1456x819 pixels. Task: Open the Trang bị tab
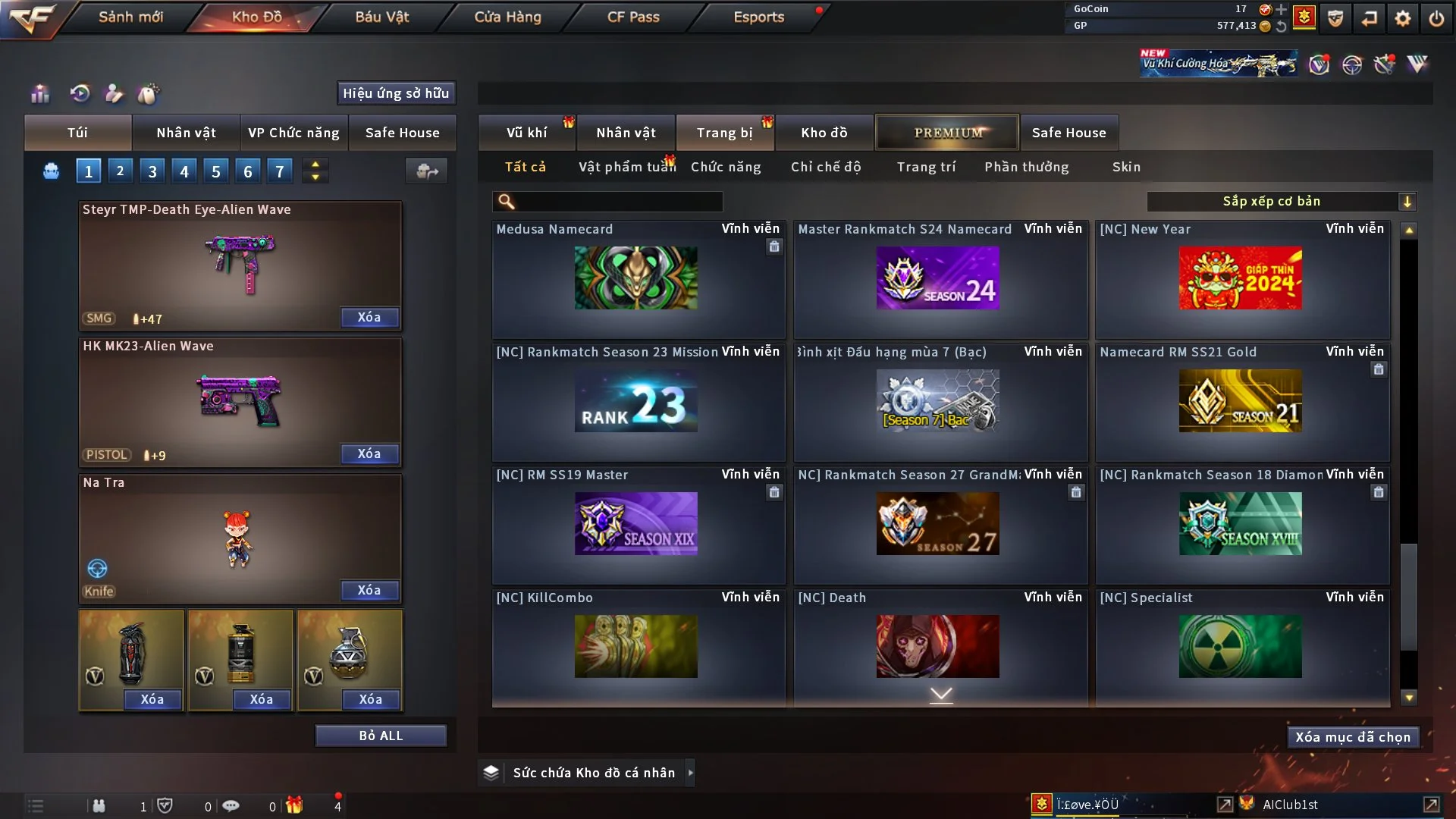click(724, 133)
